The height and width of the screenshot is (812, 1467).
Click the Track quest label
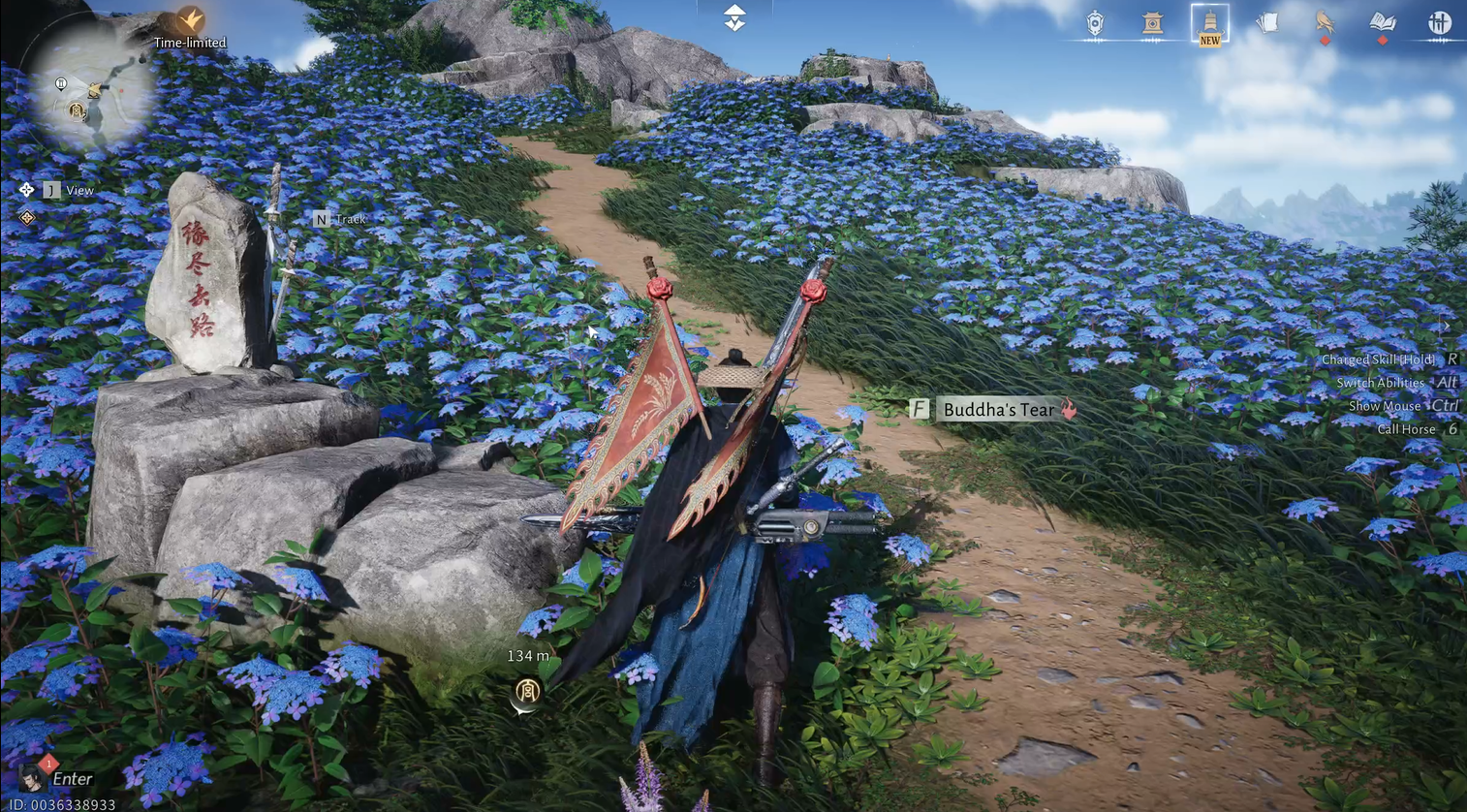[350, 220]
